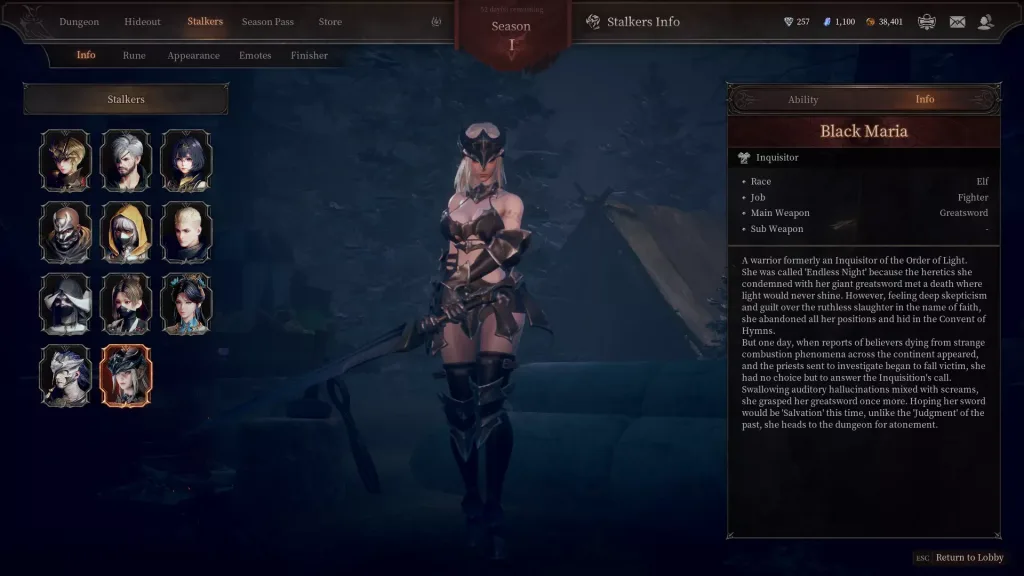Open the Appearance tab
Viewport: 1024px width, 576px height.
(193, 56)
